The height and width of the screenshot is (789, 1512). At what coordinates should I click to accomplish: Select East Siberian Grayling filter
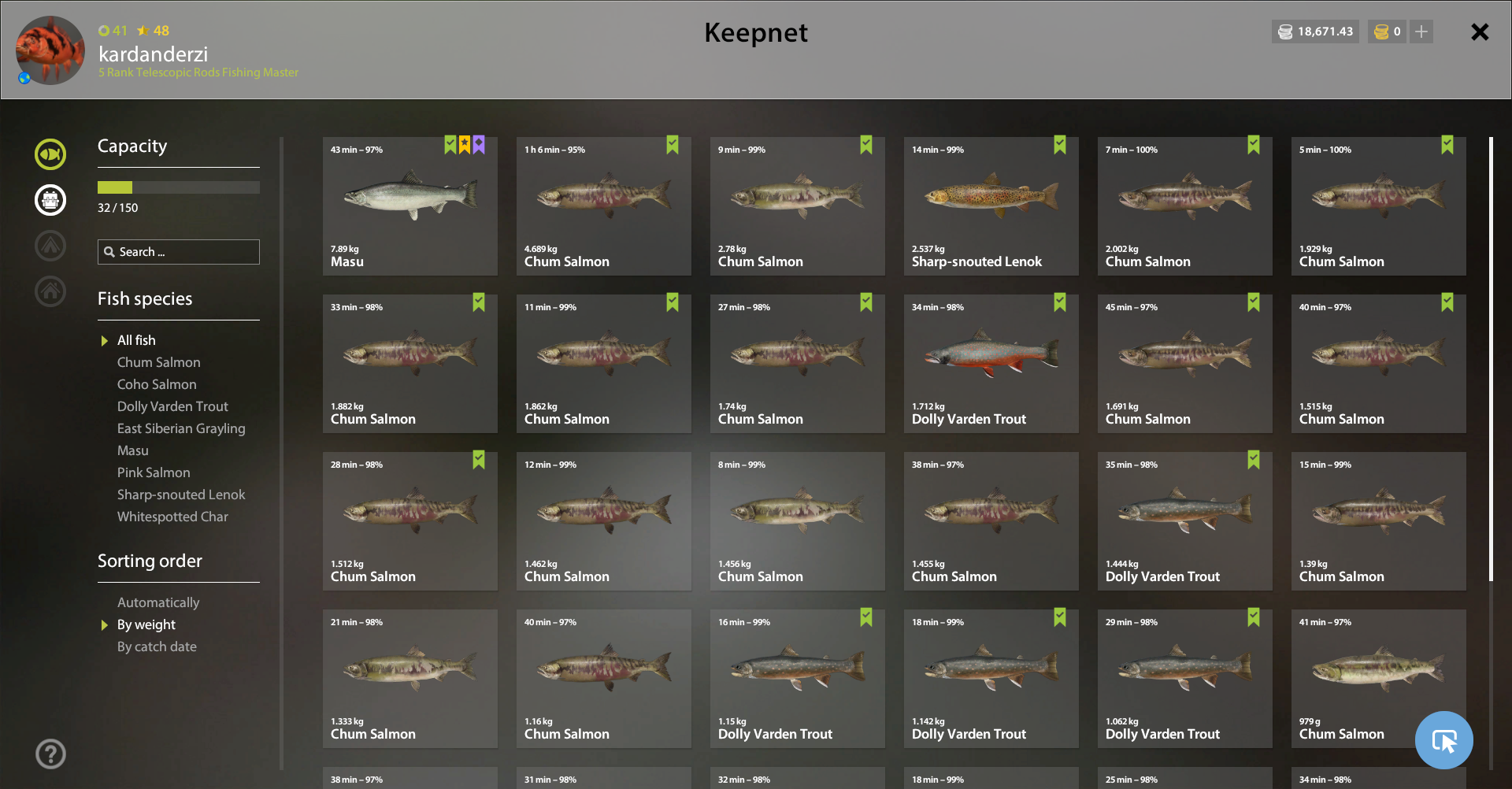(181, 428)
